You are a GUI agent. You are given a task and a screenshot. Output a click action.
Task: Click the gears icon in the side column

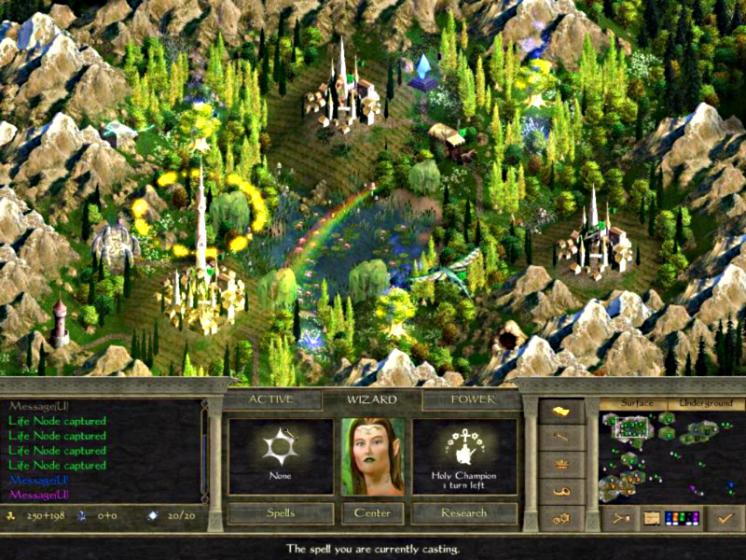(x=561, y=518)
